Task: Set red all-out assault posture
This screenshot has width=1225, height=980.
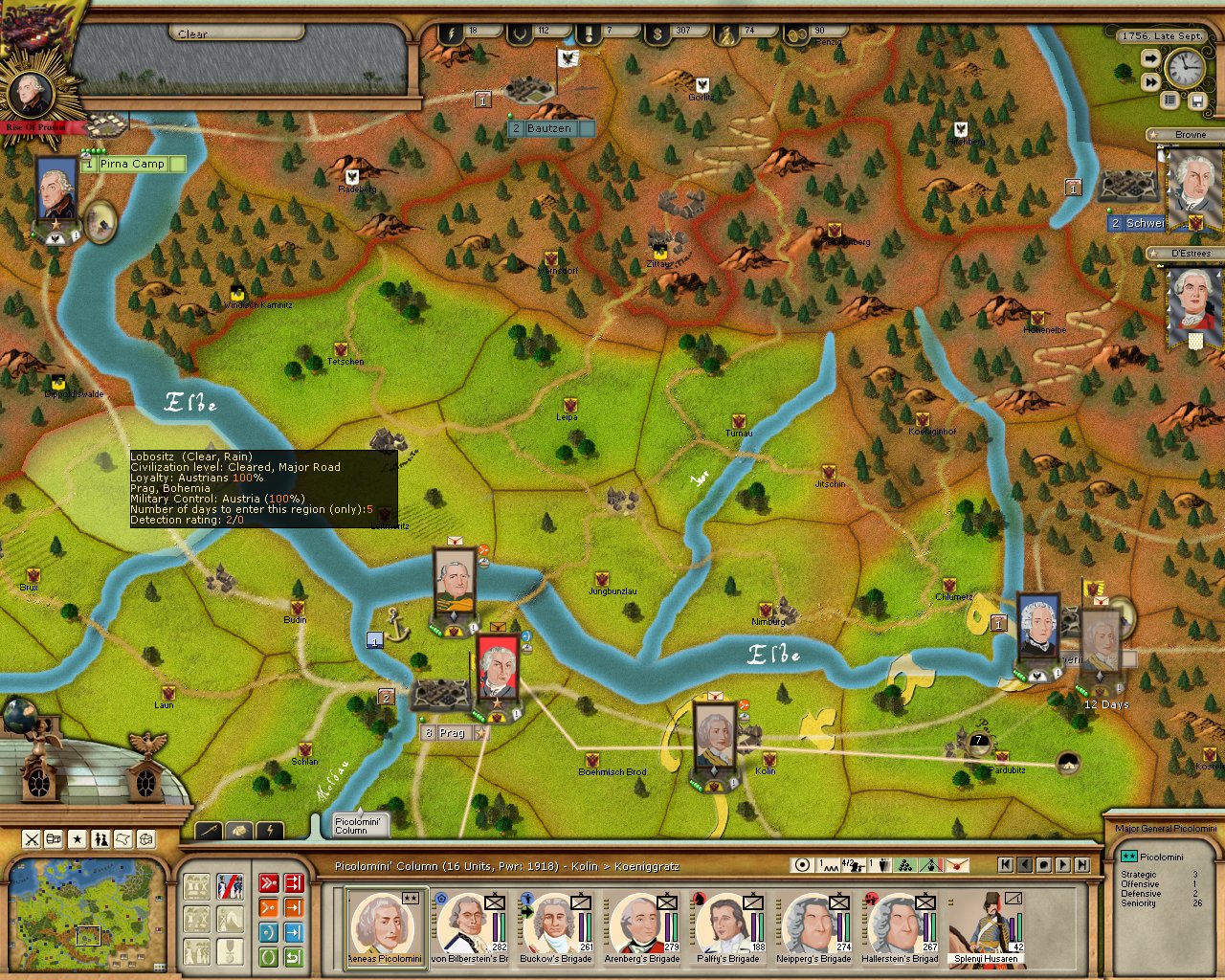Action: (x=269, y=882)
